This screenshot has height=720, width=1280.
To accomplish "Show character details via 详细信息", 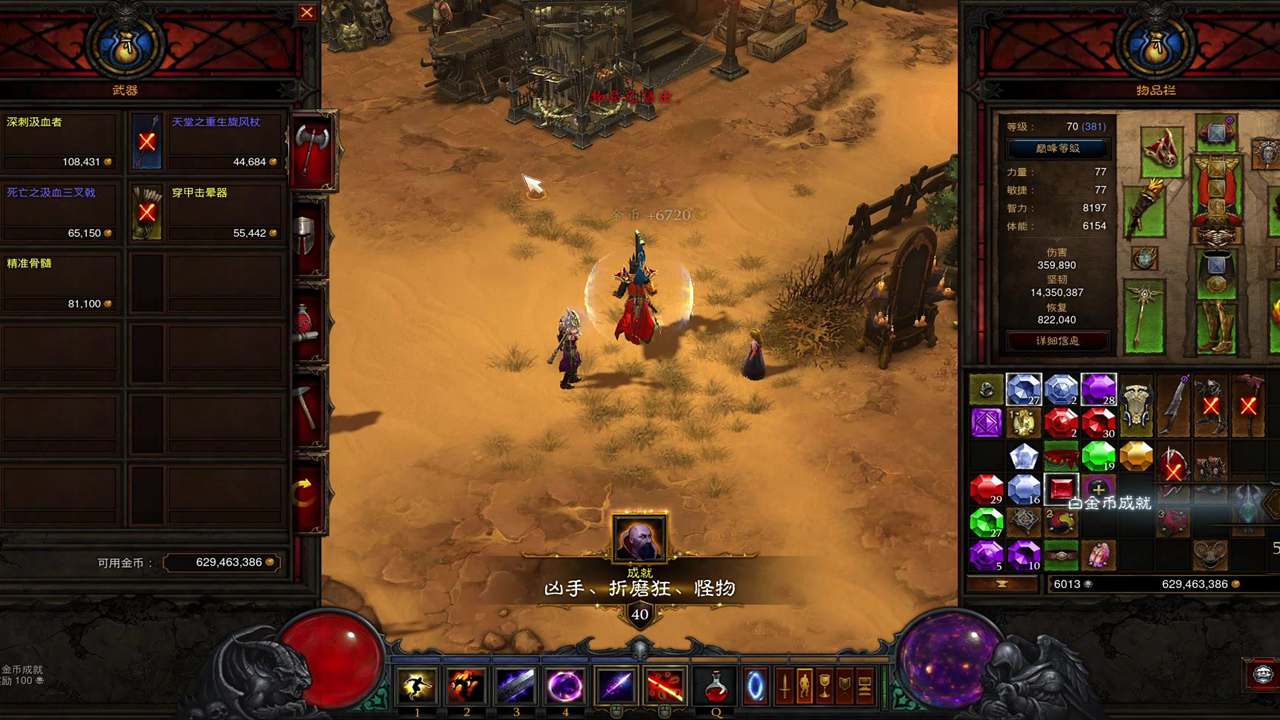I will [x=1057, y=341].
